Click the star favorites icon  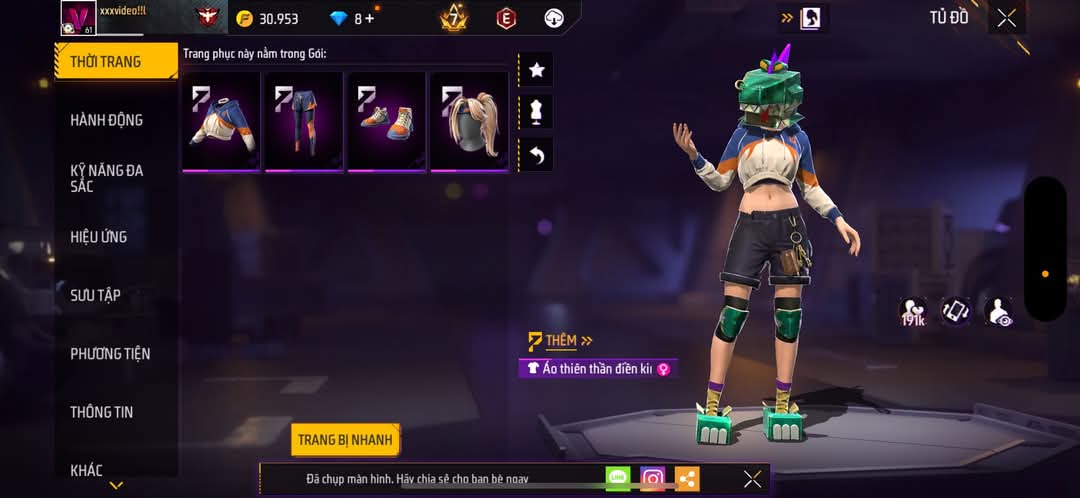pos(536,70)
